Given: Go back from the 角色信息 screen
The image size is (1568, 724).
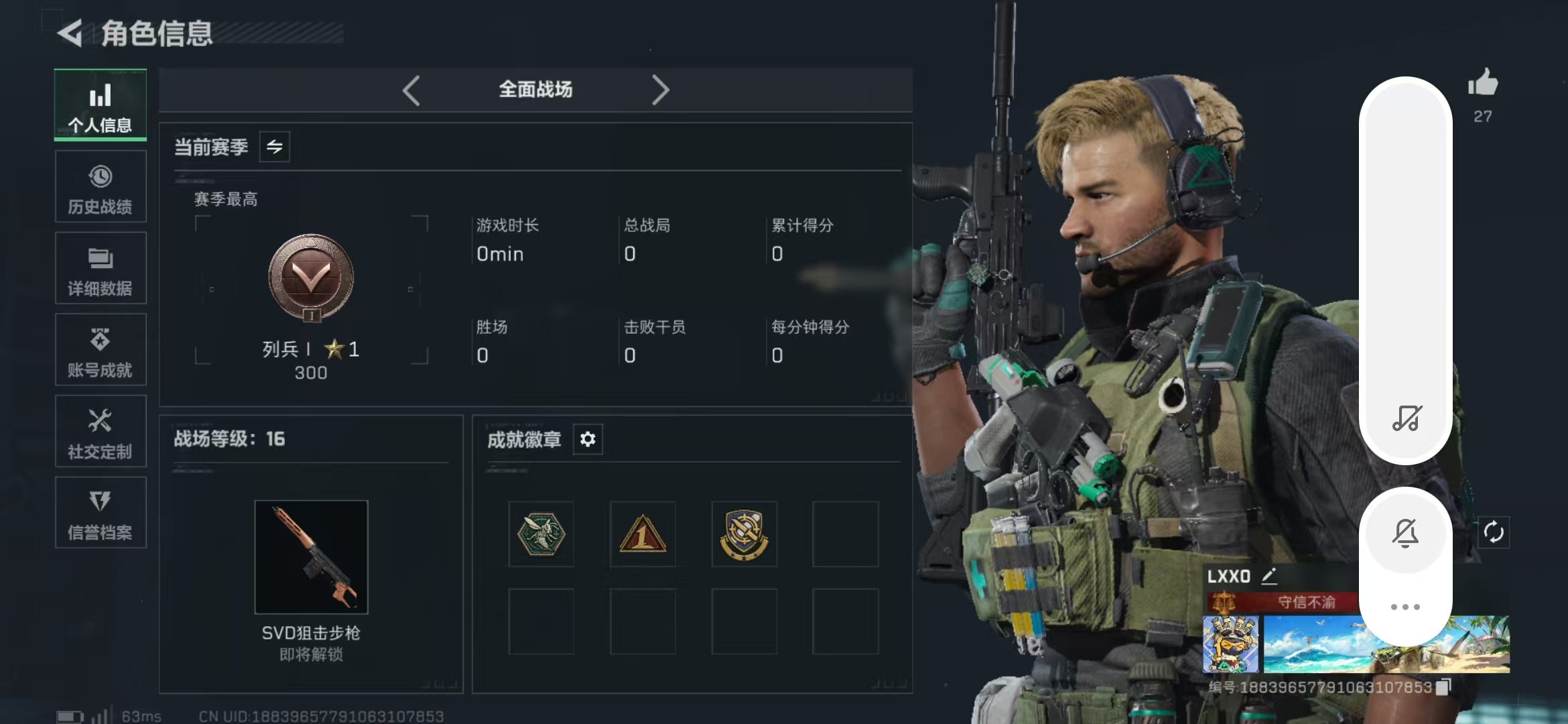Looking at the screenshot, I should point(70,34).
